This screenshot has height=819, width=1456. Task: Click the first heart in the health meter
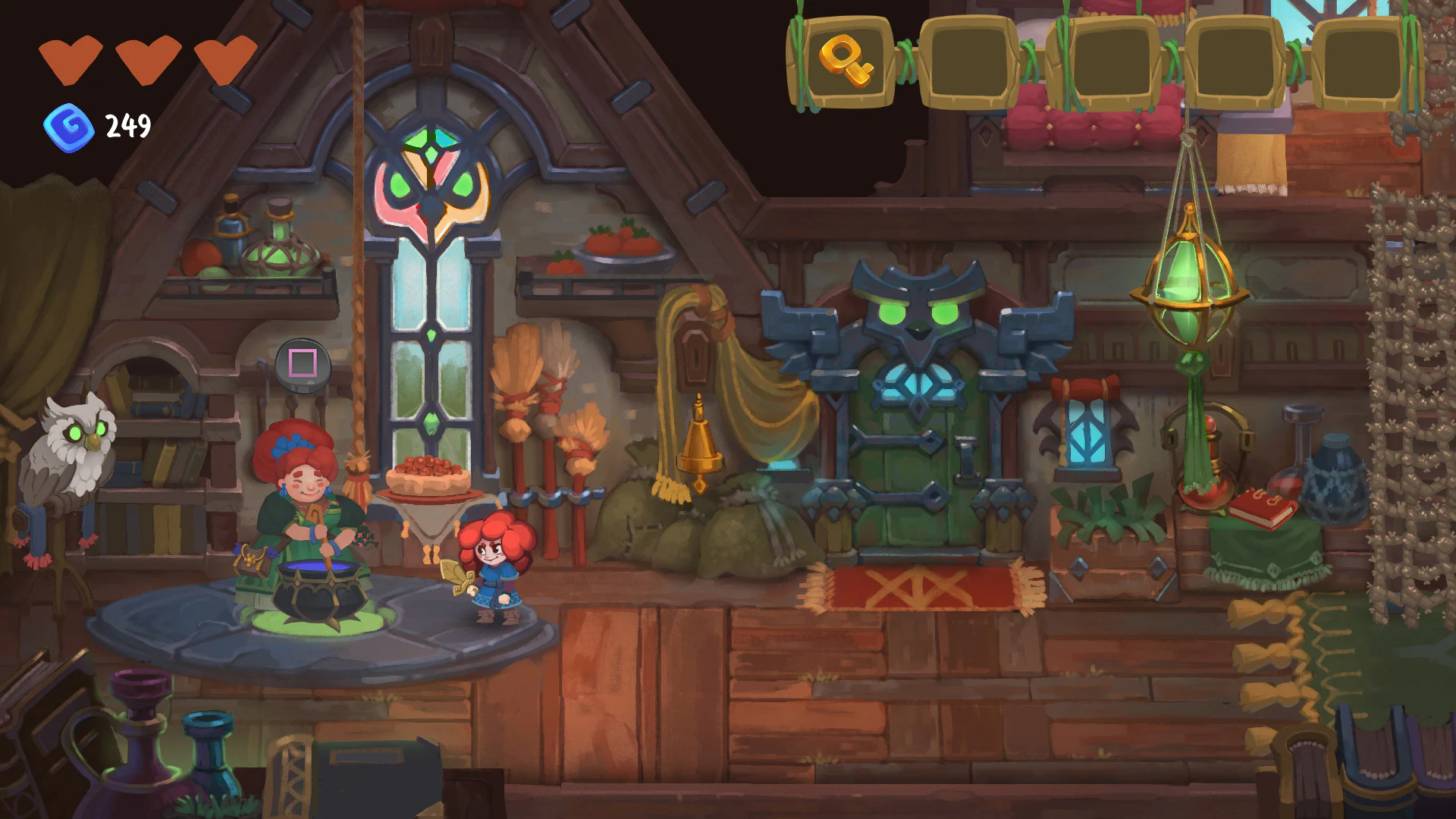click(72, 61)
